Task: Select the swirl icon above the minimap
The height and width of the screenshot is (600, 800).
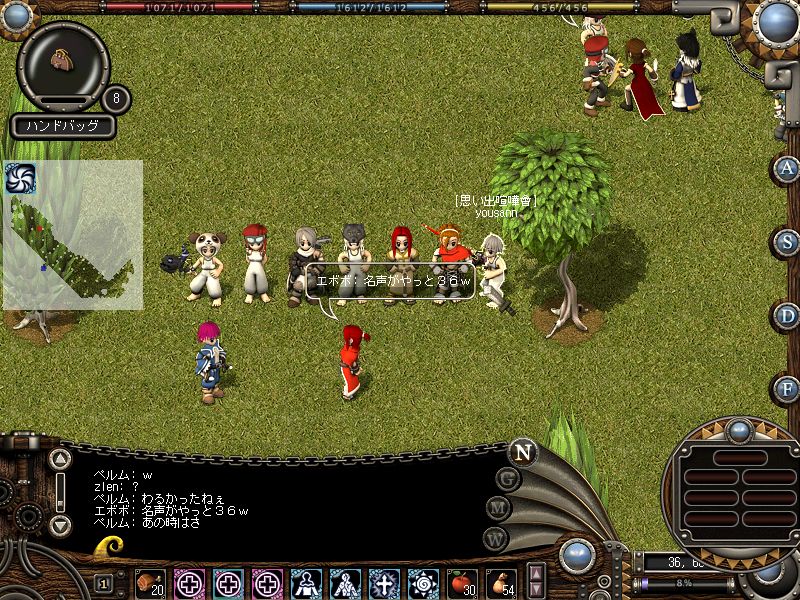Action: pos(20,177)
